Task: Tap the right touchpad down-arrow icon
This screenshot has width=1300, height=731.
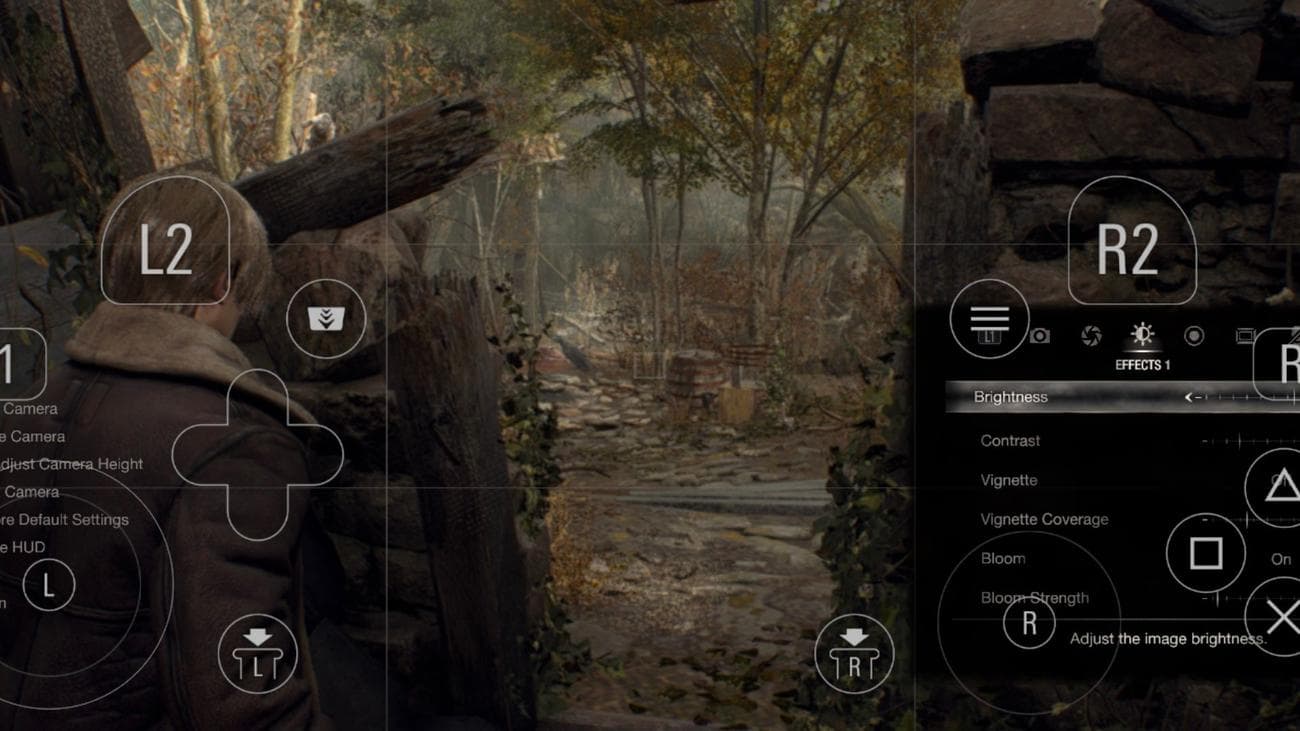Action: (x=854, y=652)
